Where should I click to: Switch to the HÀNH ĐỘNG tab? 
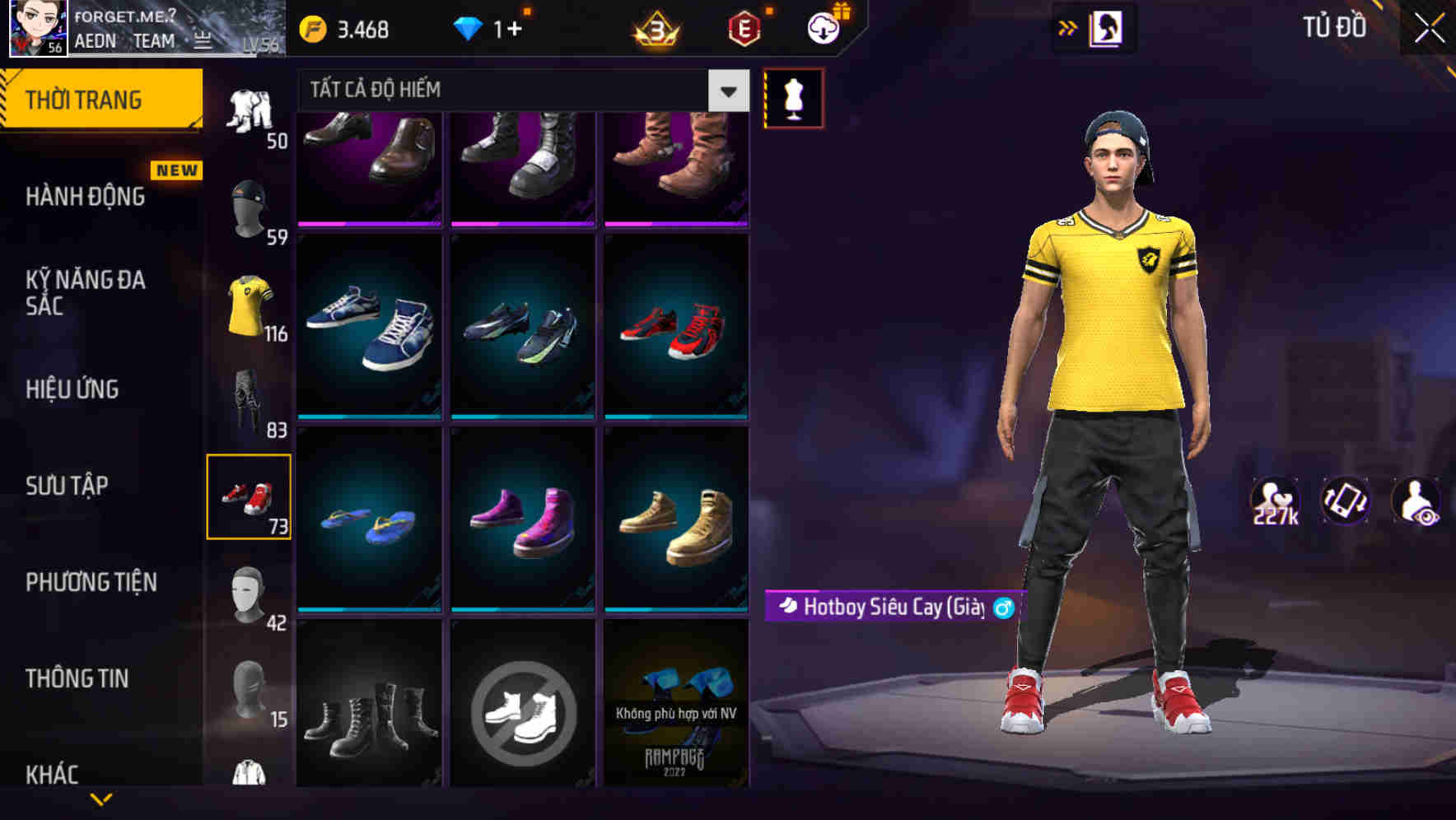pyautogui.click(x=86, y=197)
